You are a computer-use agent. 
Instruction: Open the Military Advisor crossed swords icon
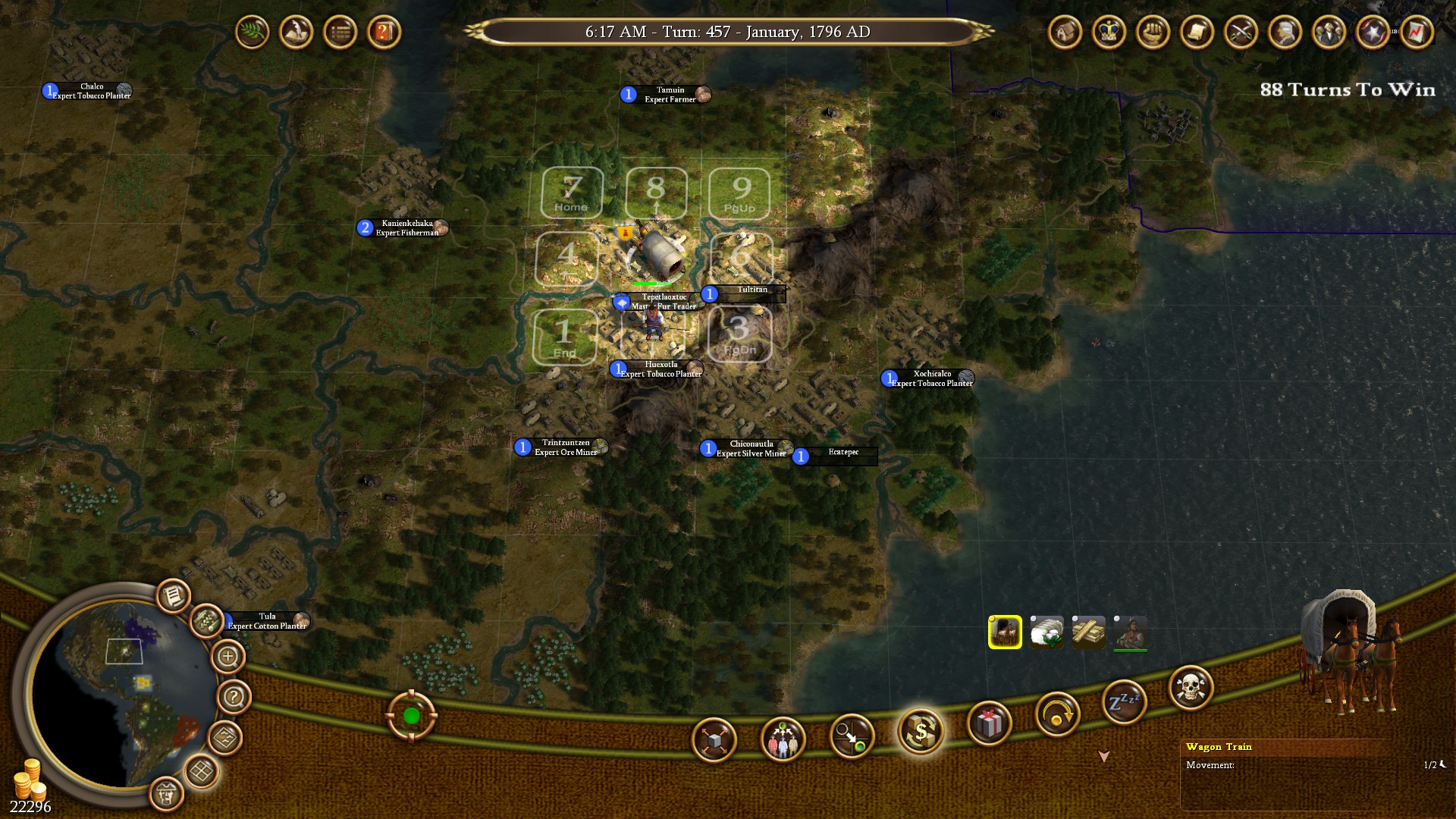click(x=1241, y=32)
